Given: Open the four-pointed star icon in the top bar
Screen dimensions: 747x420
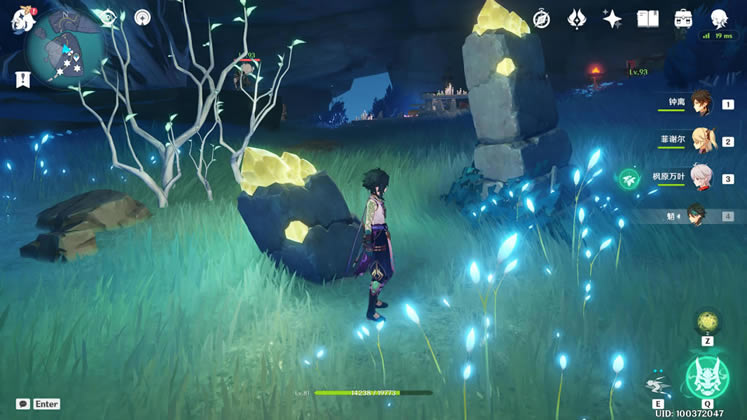Looking at the screenshot, I should tap(612, 18).
